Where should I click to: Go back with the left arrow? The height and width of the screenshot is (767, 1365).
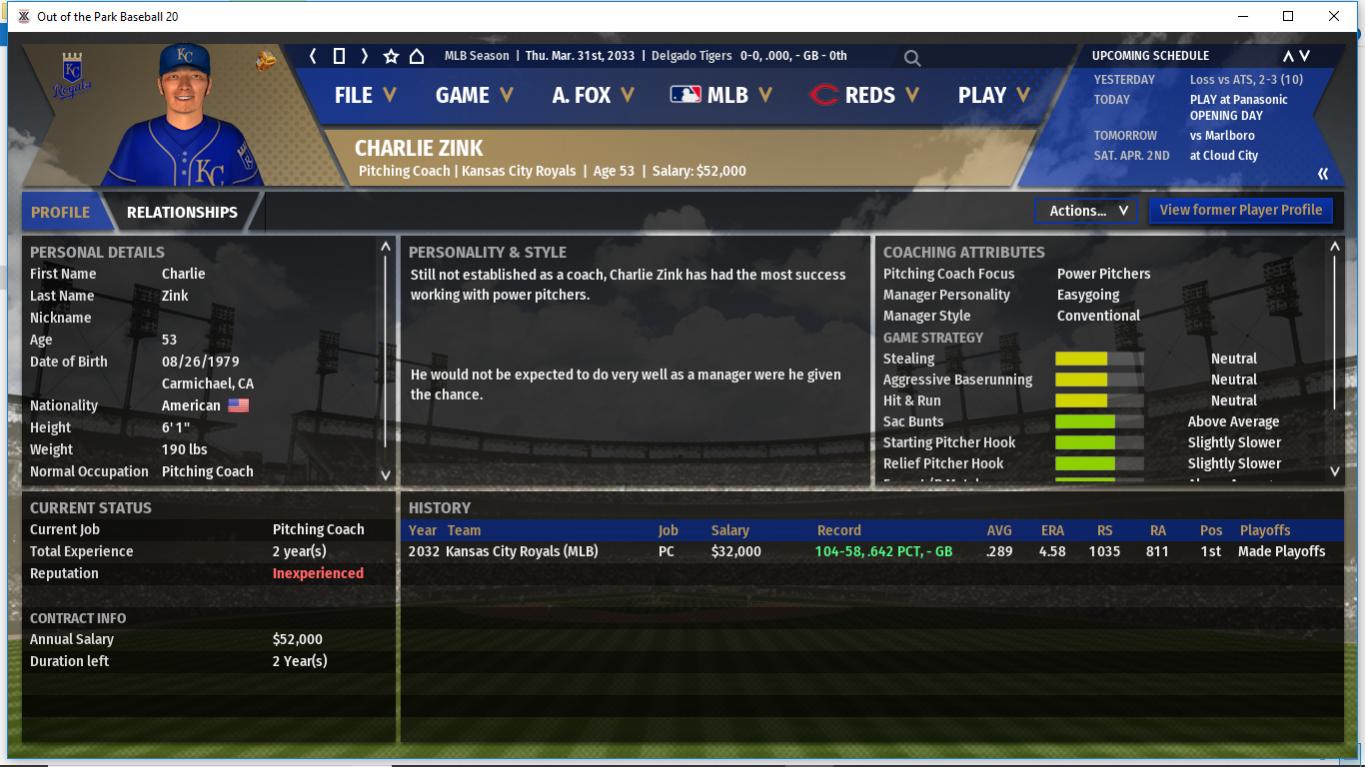click(313, 56)
